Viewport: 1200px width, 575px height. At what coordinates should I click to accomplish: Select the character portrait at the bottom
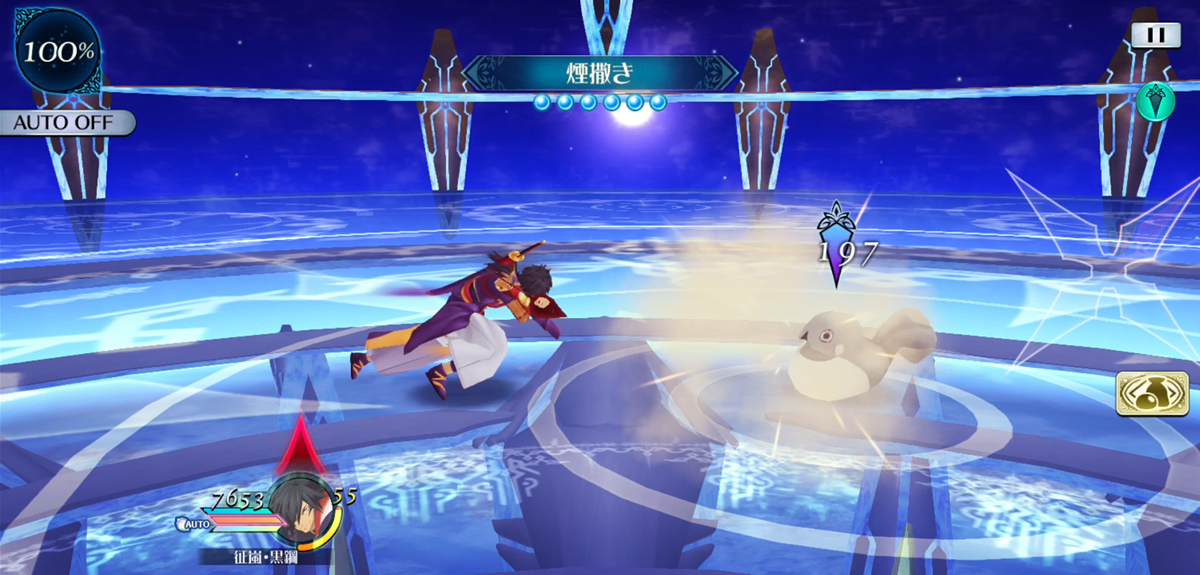(303, 507)
